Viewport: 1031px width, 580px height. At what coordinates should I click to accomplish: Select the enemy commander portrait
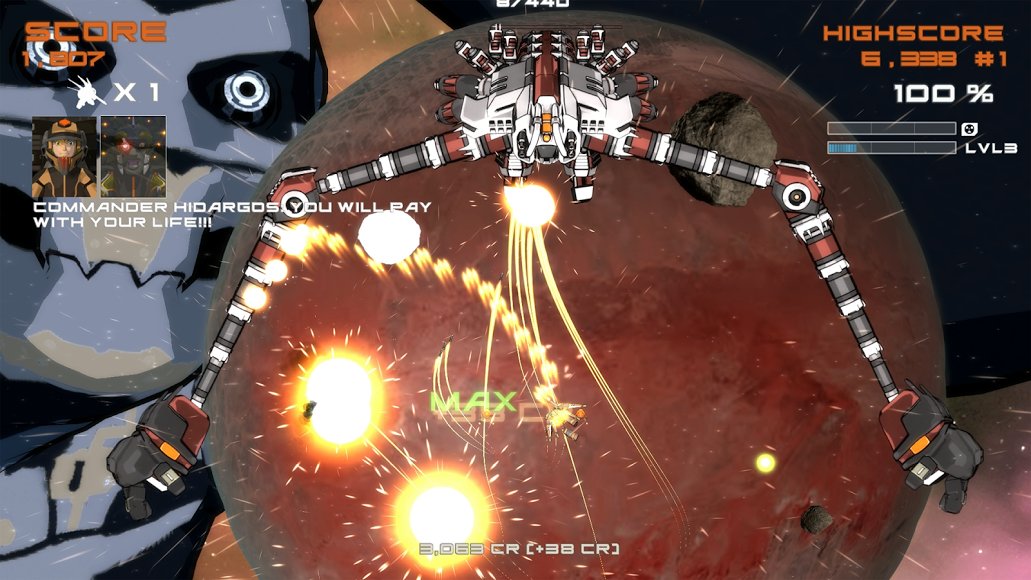tap(133, 157)
